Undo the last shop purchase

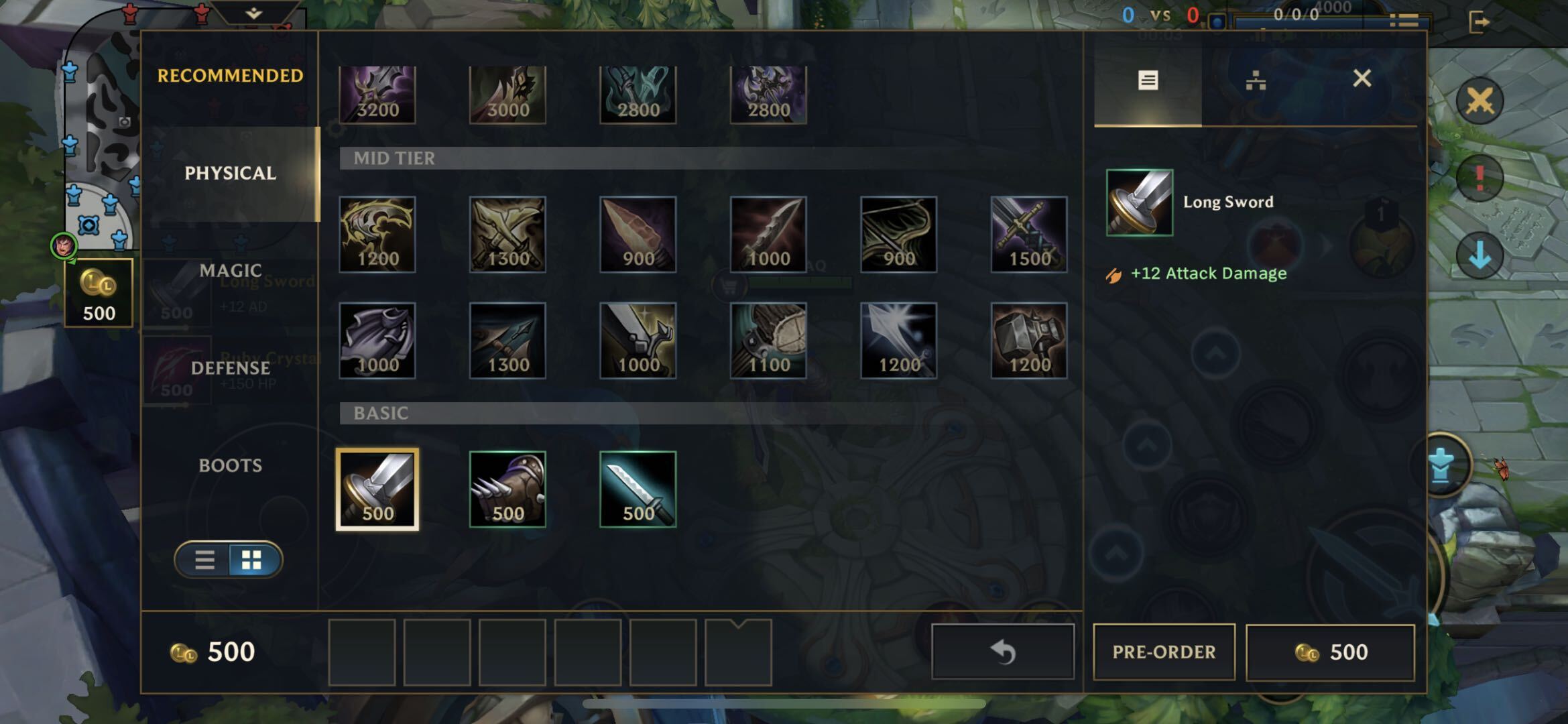(x=1003, y=652)
